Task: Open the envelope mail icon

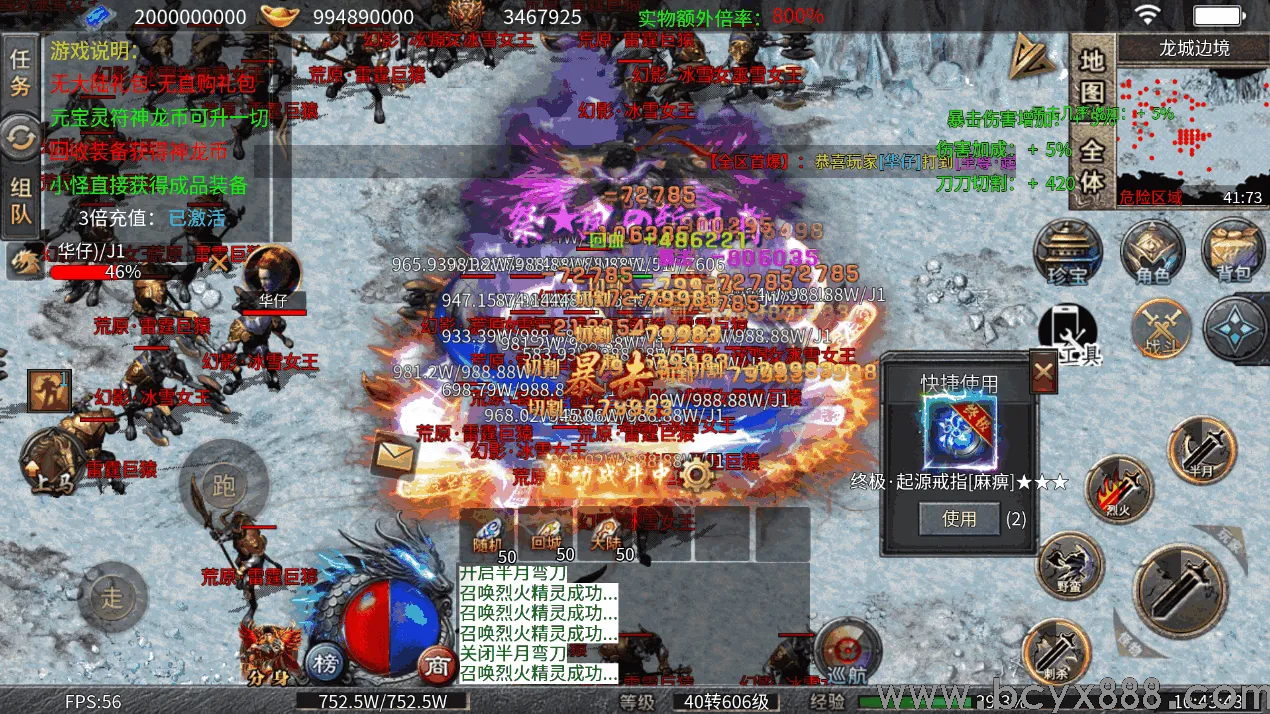Action: click(393, 458)
